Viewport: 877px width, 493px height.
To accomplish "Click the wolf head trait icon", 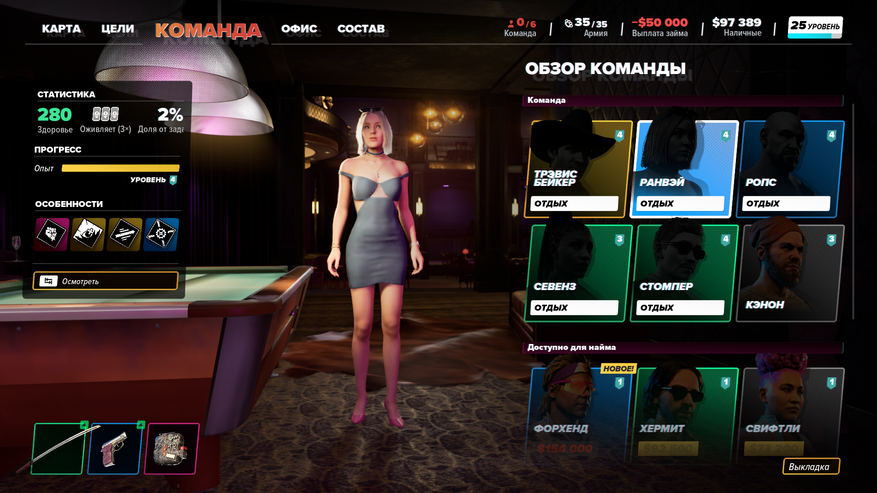I will point(52,234).
